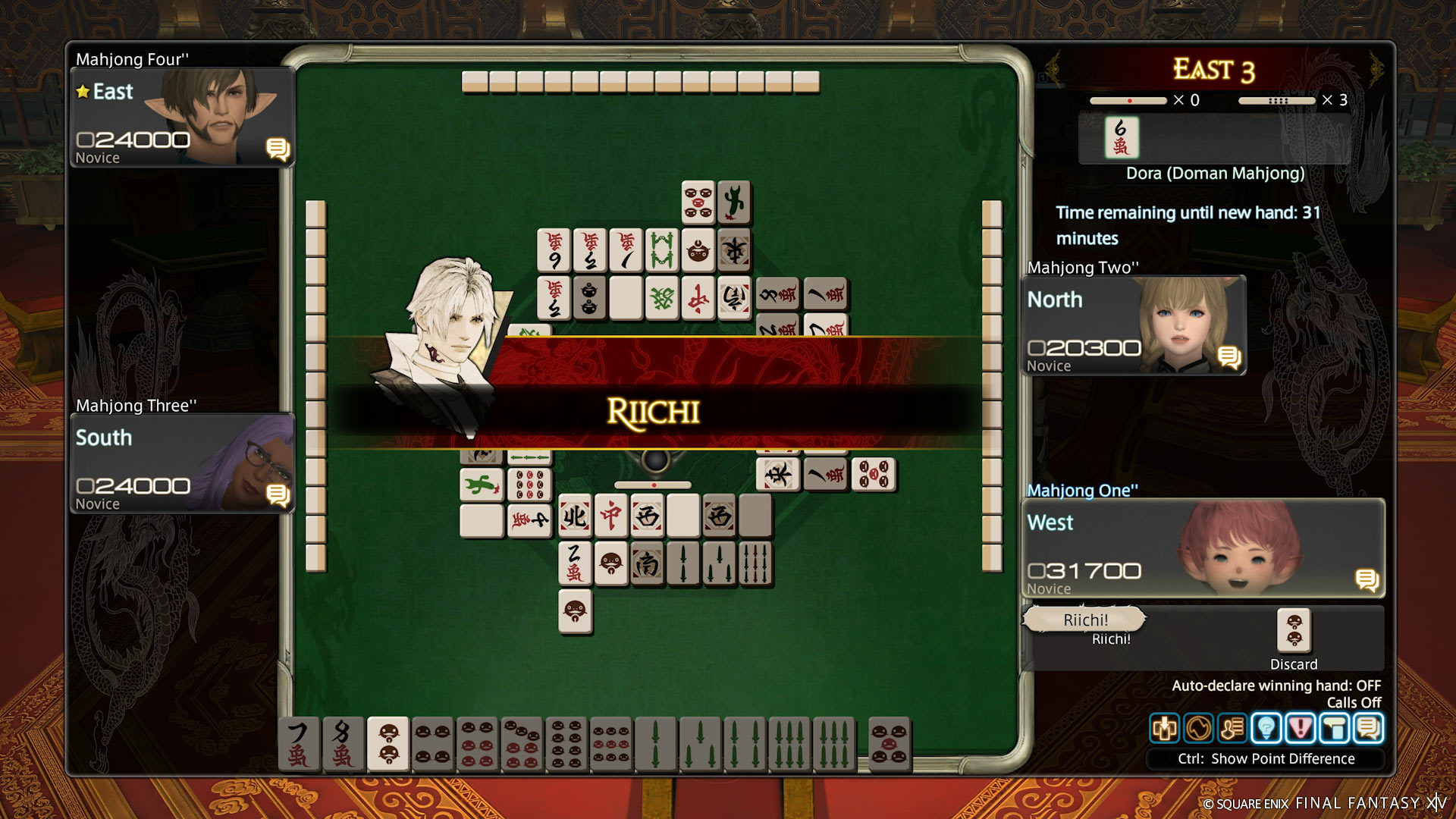
Task: Select the 8 circle tile in hand
Action: coord(566,745)
